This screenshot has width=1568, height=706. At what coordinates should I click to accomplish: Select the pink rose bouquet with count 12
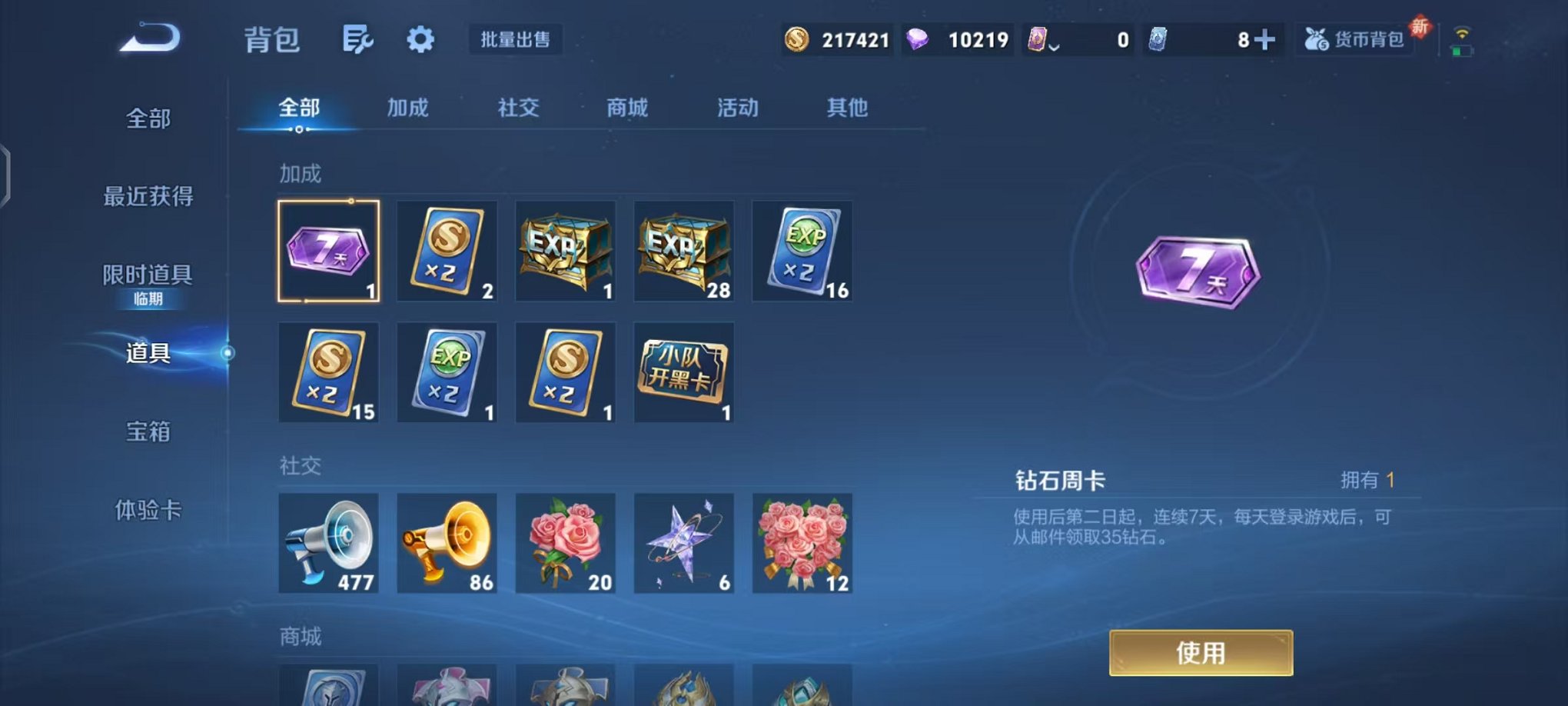[802, 544]
